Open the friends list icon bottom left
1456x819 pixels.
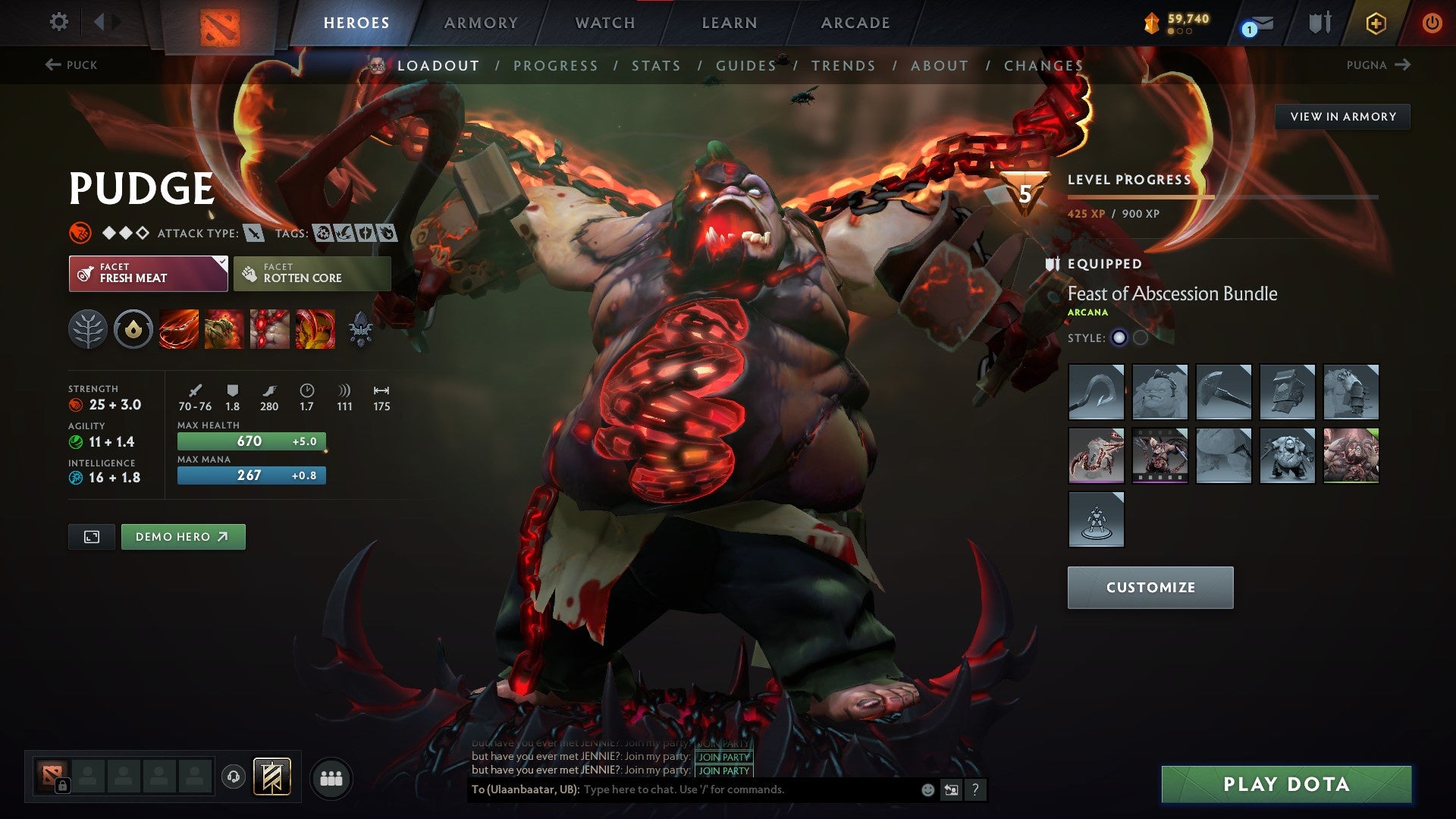coord(332,777)
